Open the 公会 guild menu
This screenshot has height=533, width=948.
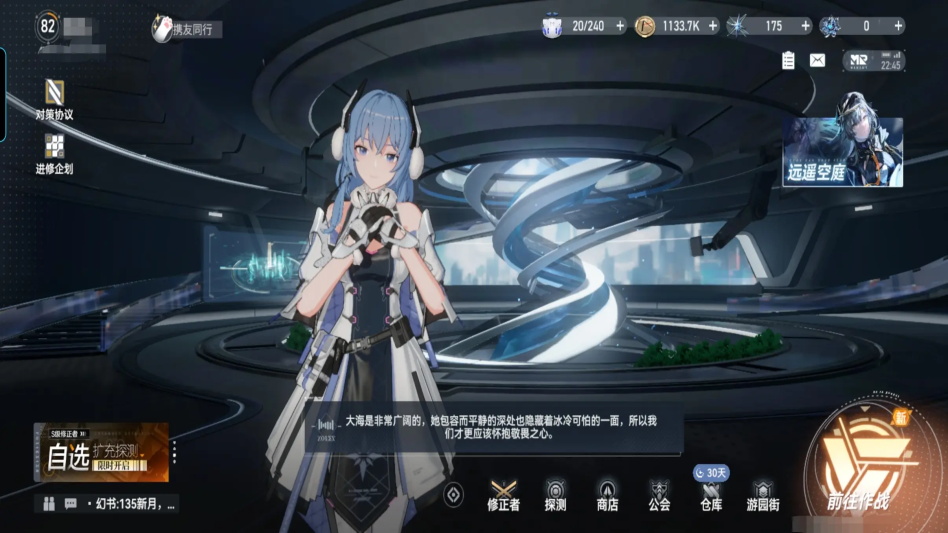click(x=659, y=494)
